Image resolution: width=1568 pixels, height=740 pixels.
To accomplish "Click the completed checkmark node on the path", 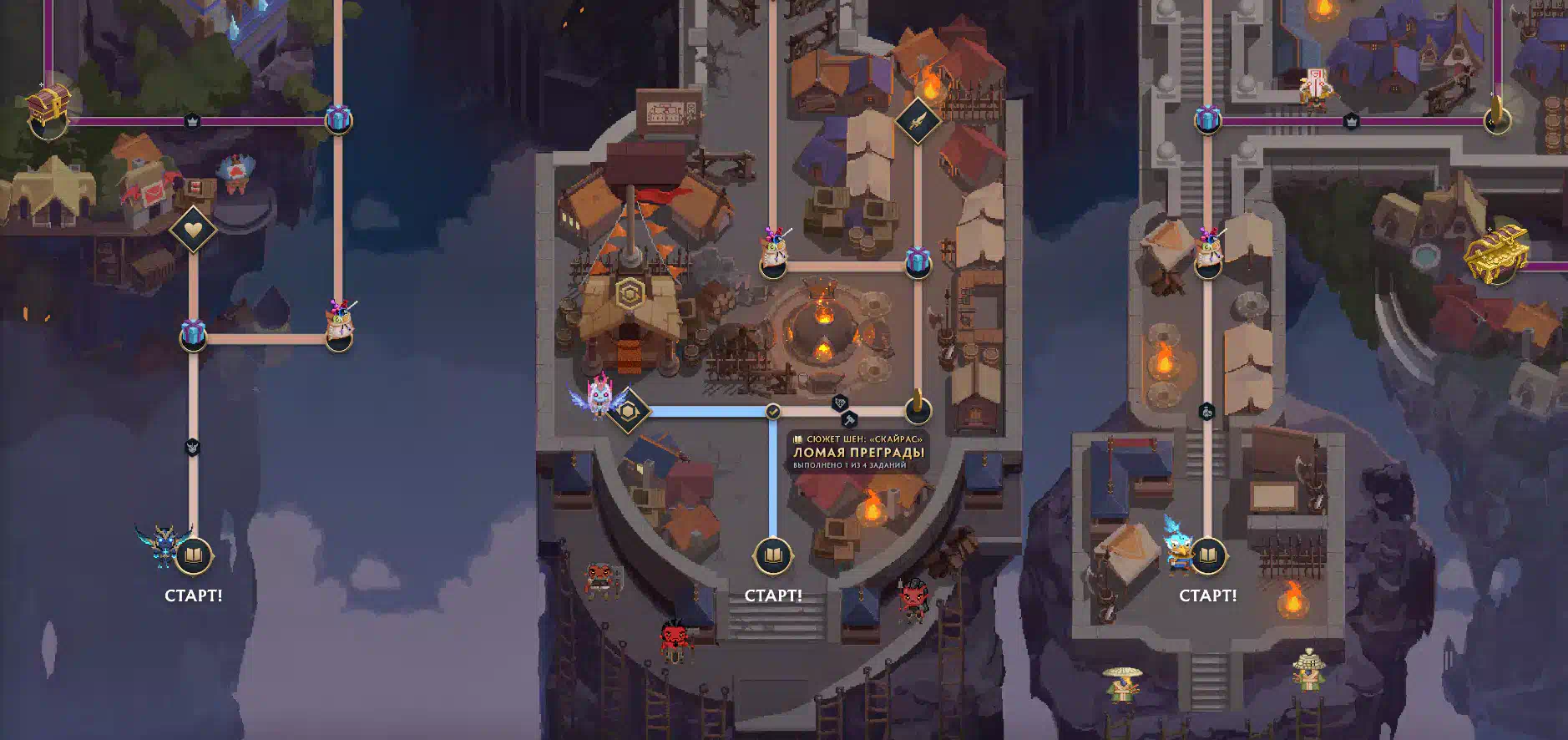I will [773, 411].
